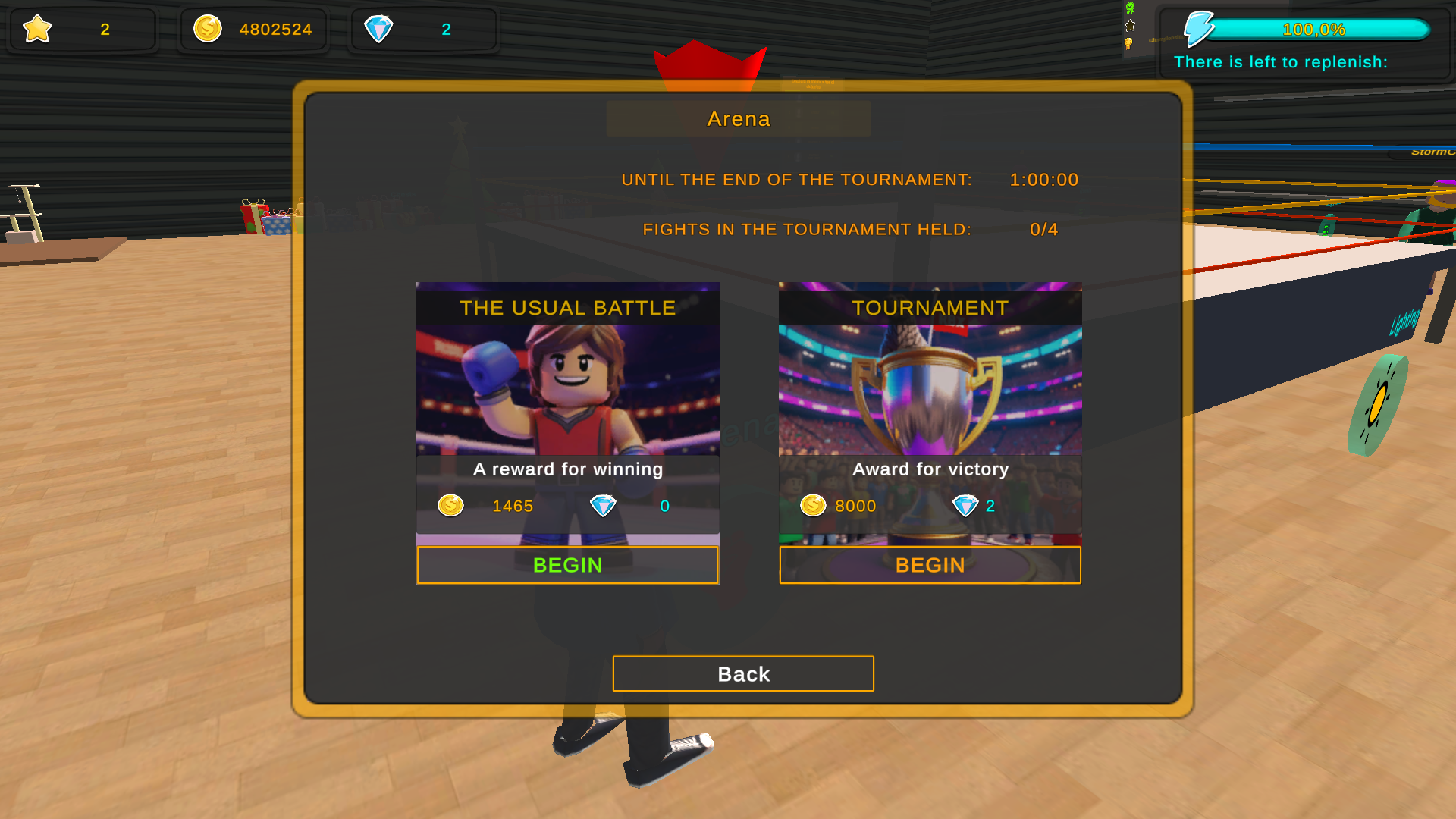Select the gold coin currency icon
The width and height of the screenshot is (1456, 819).
click(206, 29)
